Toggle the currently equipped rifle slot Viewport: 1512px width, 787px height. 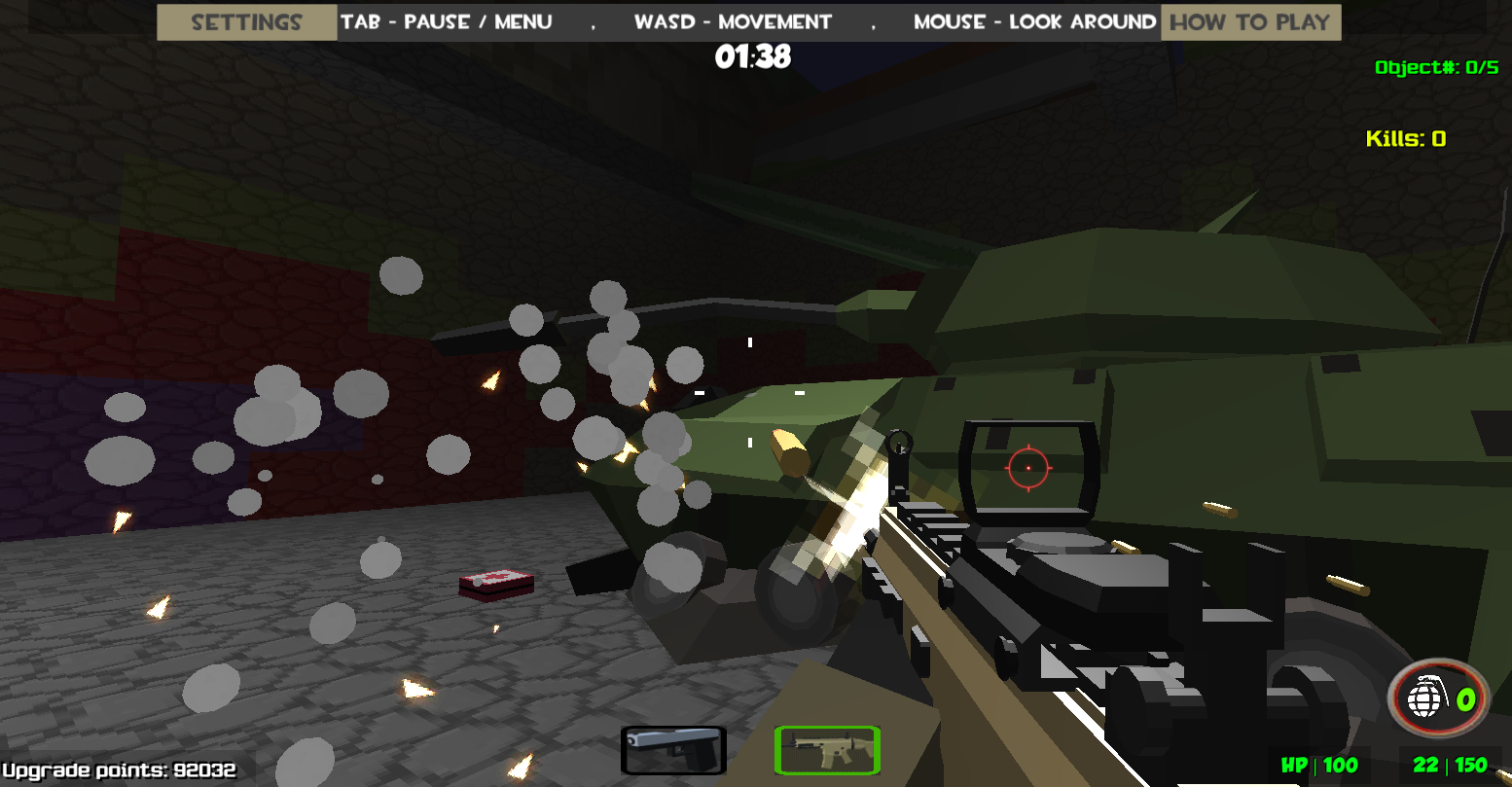[826, 750]
